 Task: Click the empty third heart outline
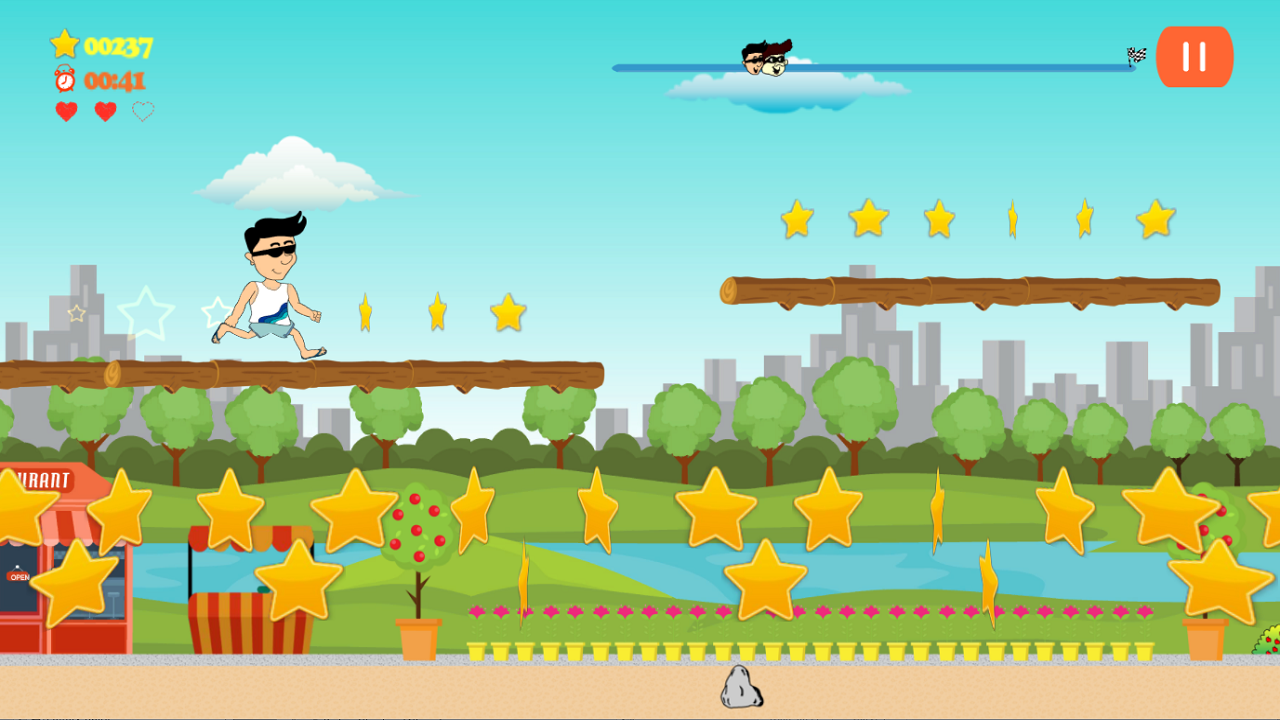(x=143, y=112)
